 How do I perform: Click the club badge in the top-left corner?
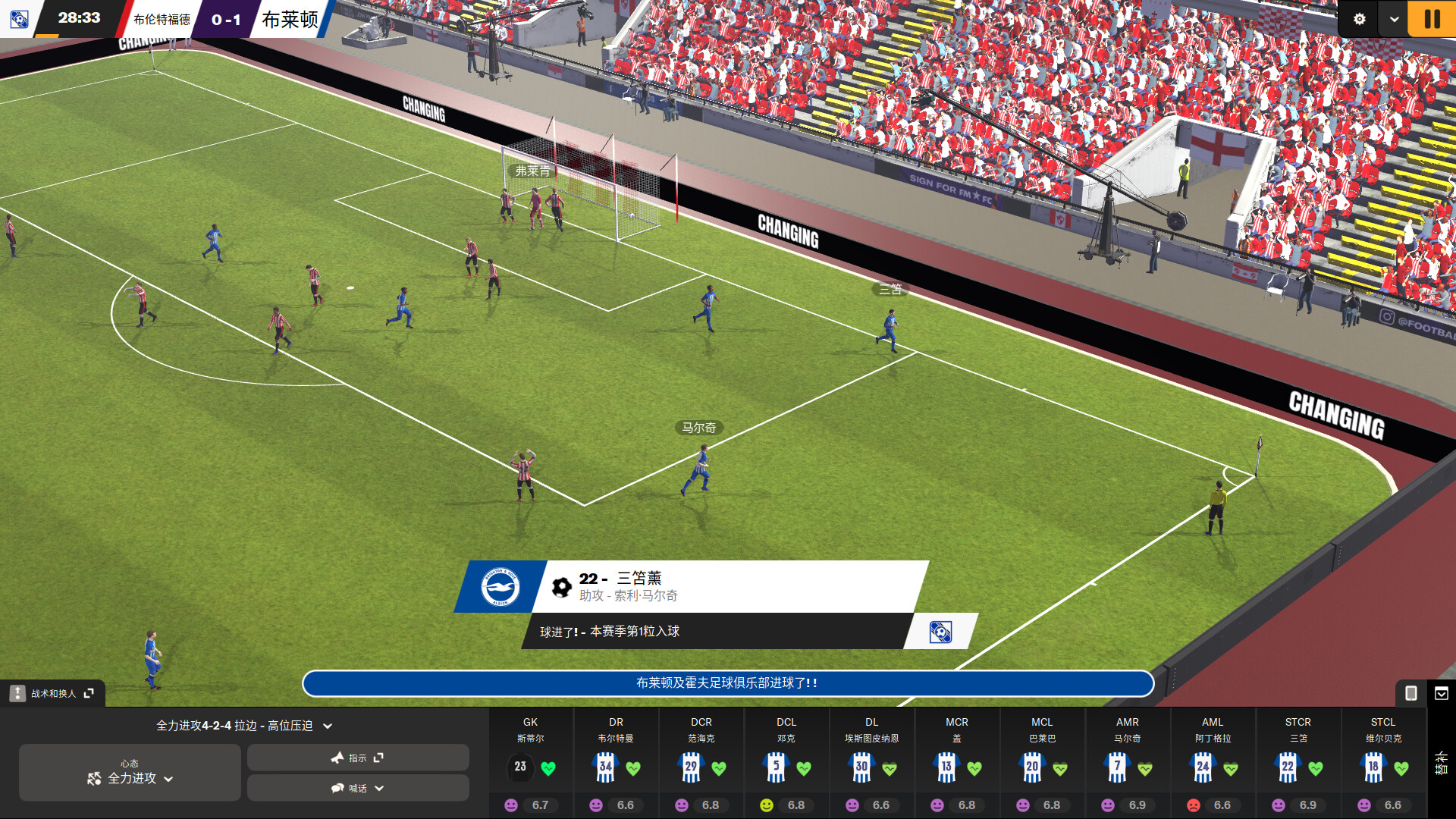[20, 18]
